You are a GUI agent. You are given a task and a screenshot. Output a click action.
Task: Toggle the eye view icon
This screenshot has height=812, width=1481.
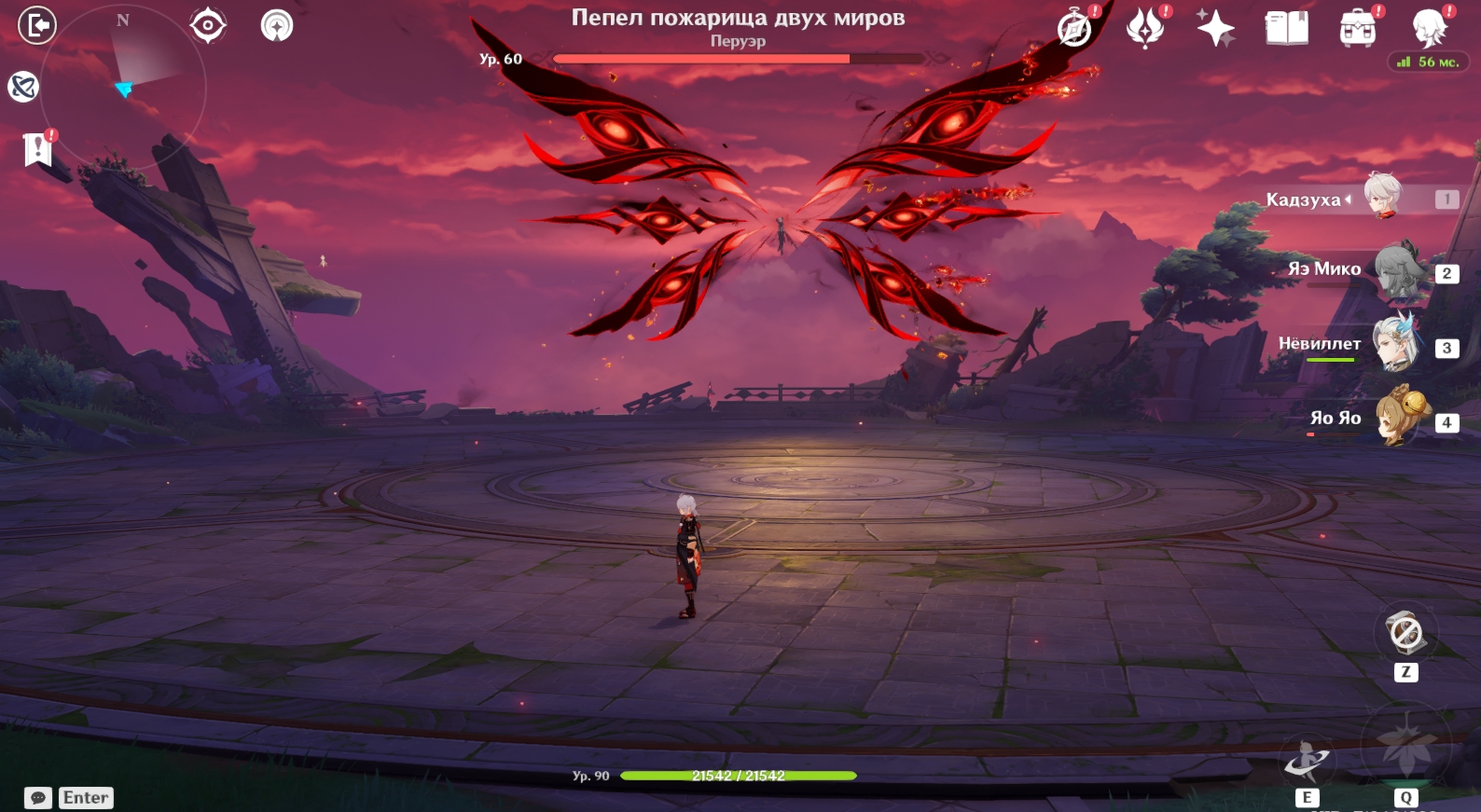coord(207,25)
